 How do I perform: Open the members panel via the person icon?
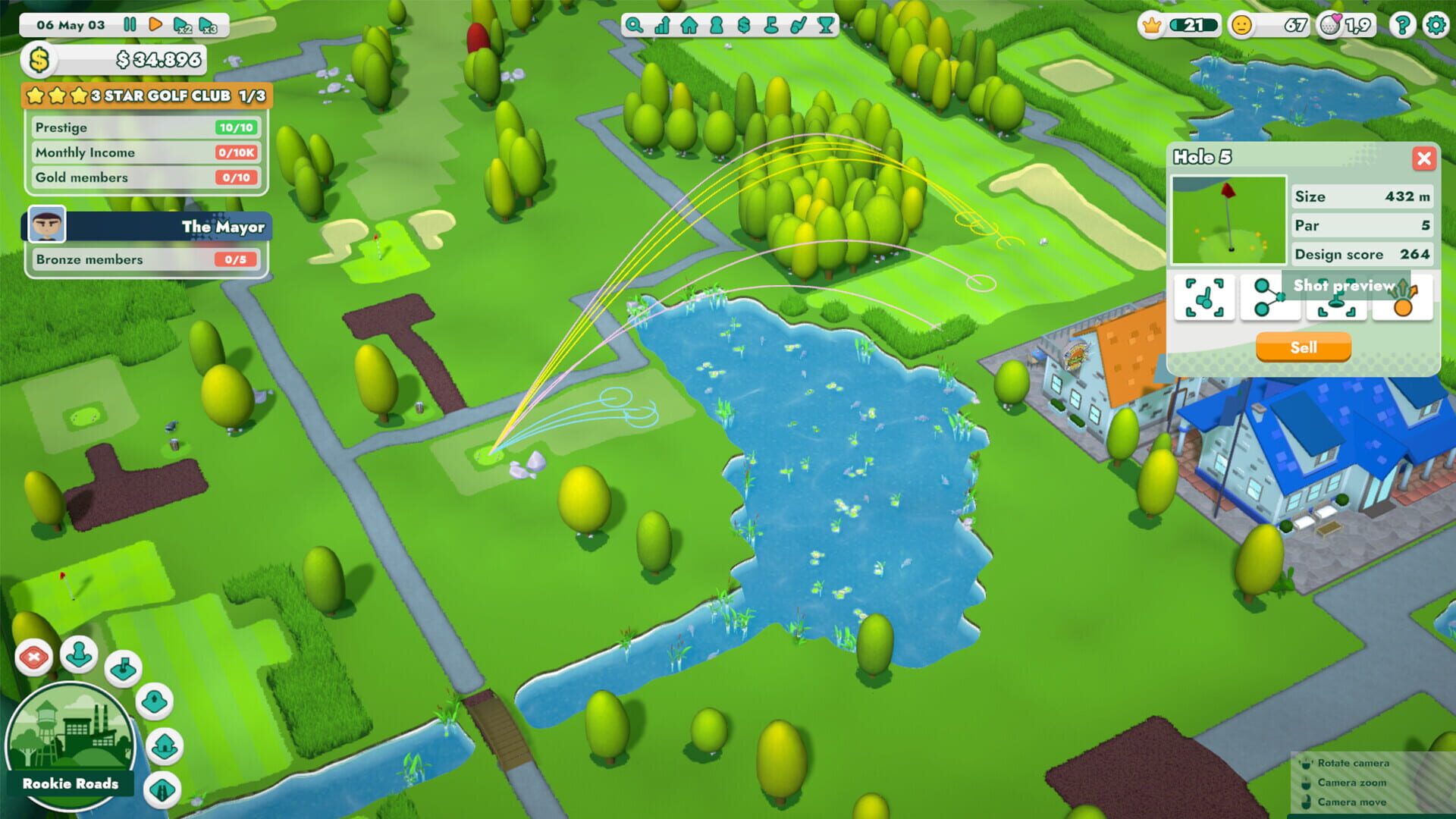pyautogui.click(x=717, y=25)
